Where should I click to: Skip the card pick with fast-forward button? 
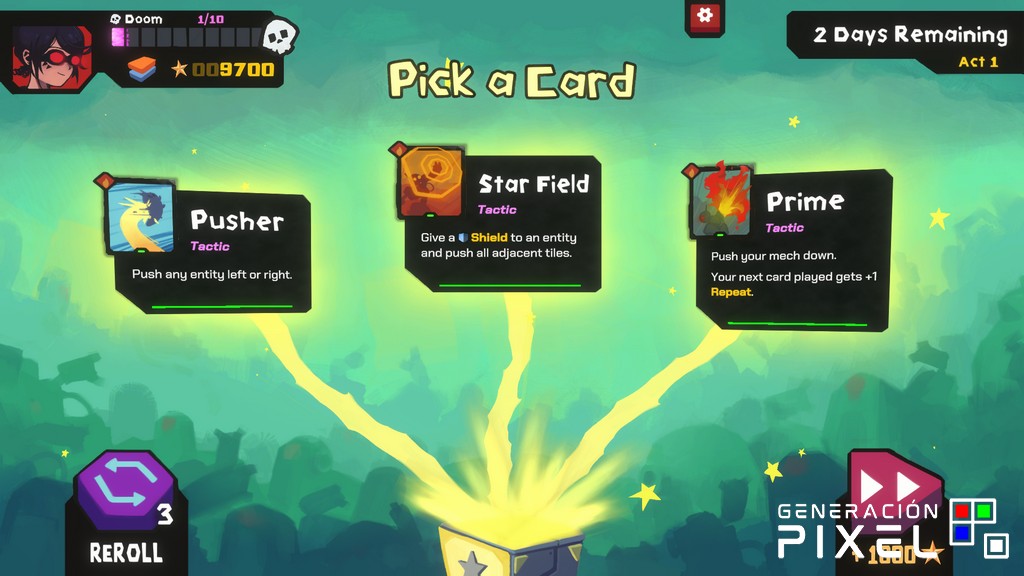pos(892,490)
